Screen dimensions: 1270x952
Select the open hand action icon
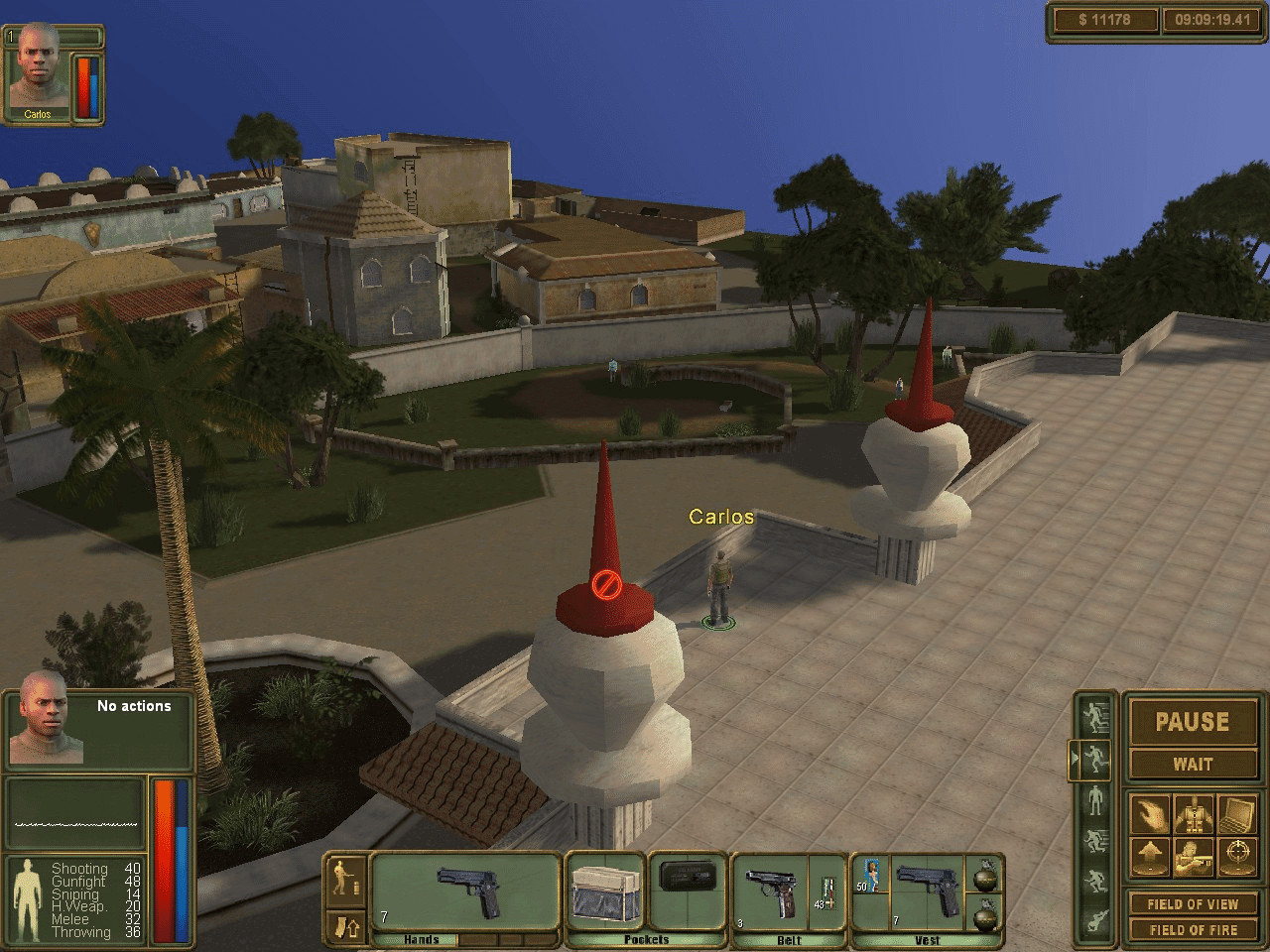click(1150, 815)
